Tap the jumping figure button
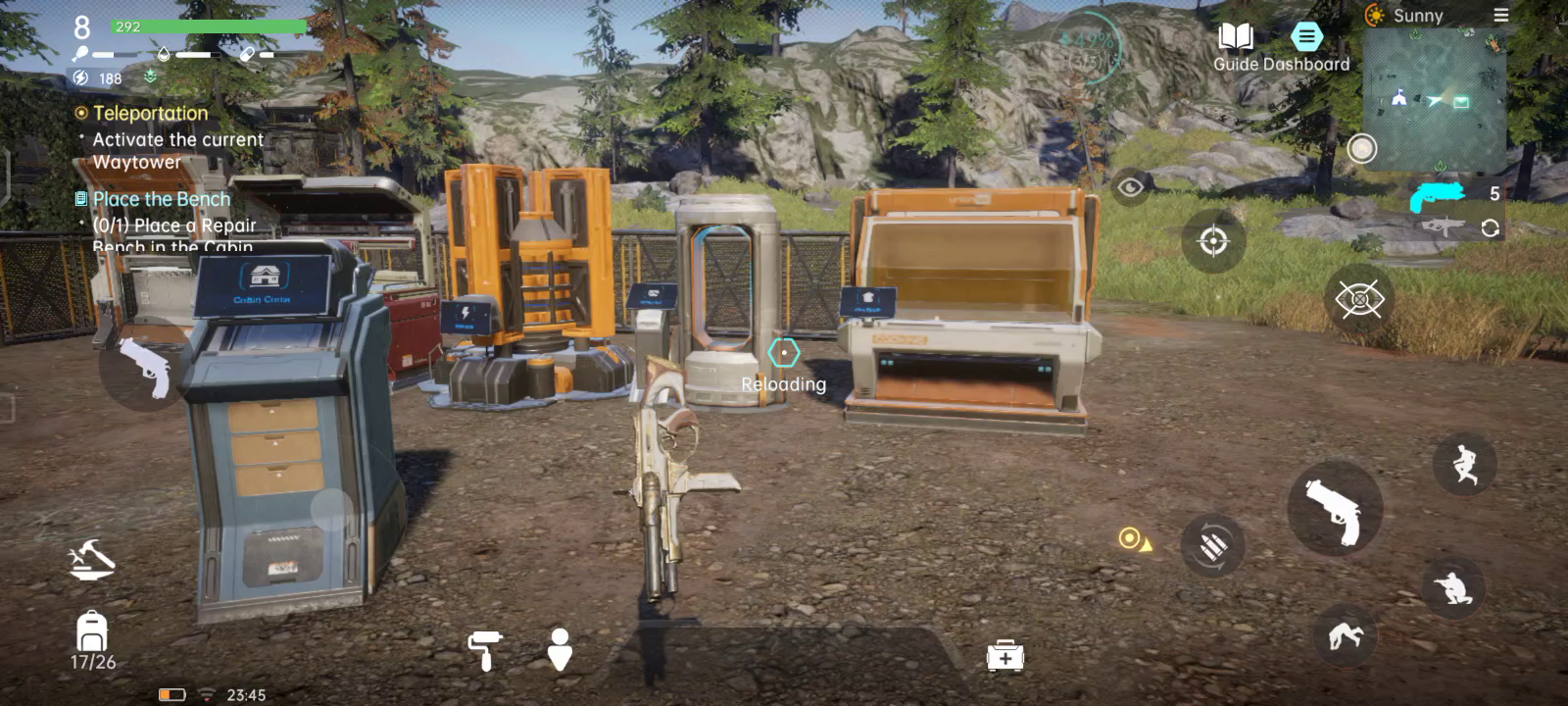The height and width of the screenshot is (706, 1568). coord(1464,464)
